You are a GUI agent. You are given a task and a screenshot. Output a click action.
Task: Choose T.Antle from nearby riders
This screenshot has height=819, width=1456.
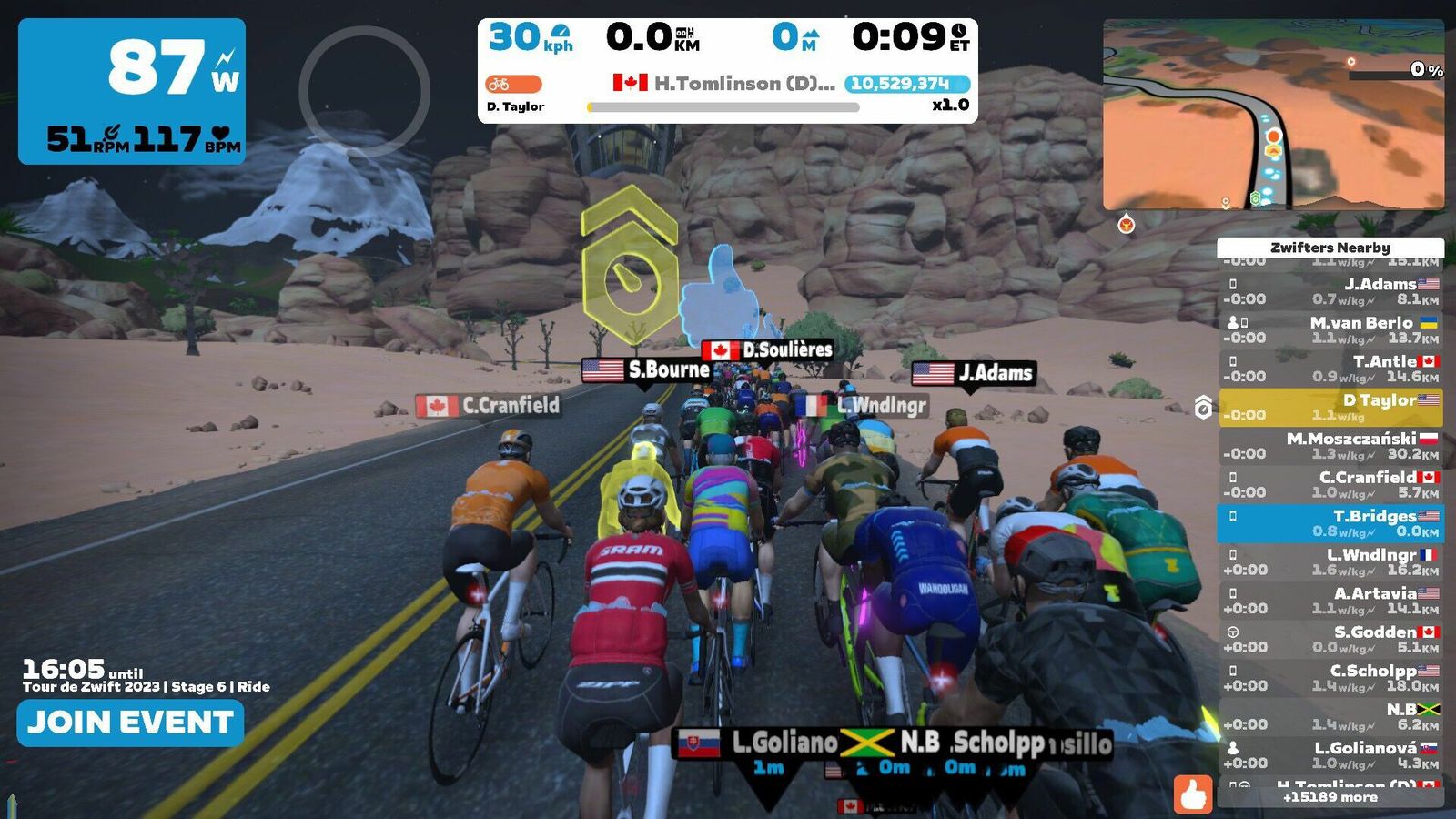click(x=1330, y=369)
